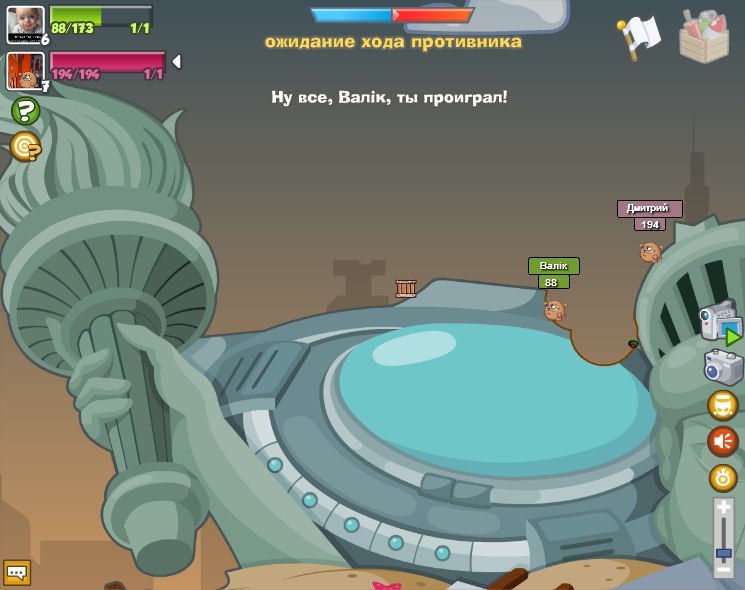
Task: Click the orange target hint icon
Action: click(25, 147)
